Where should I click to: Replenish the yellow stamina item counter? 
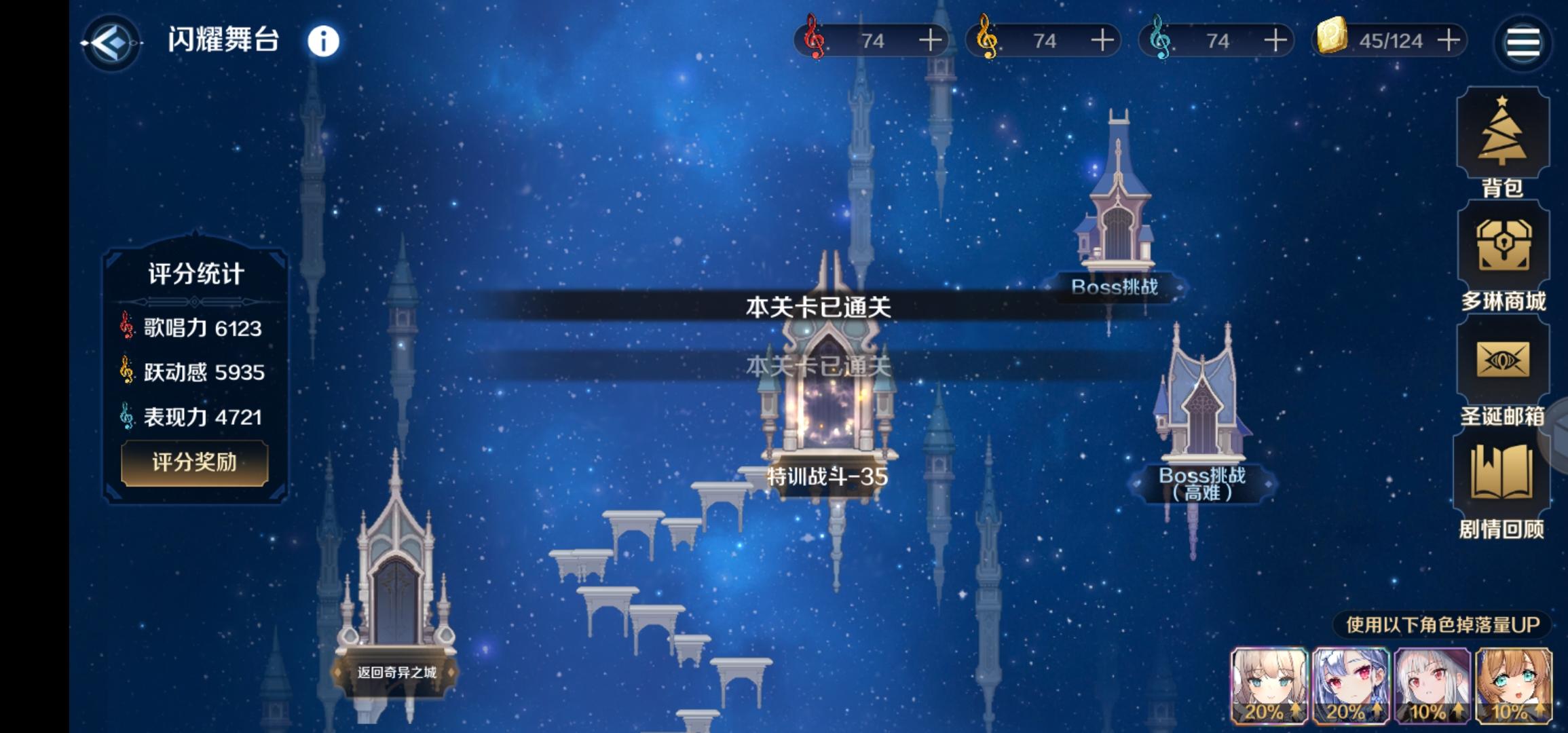[1449, 40]
